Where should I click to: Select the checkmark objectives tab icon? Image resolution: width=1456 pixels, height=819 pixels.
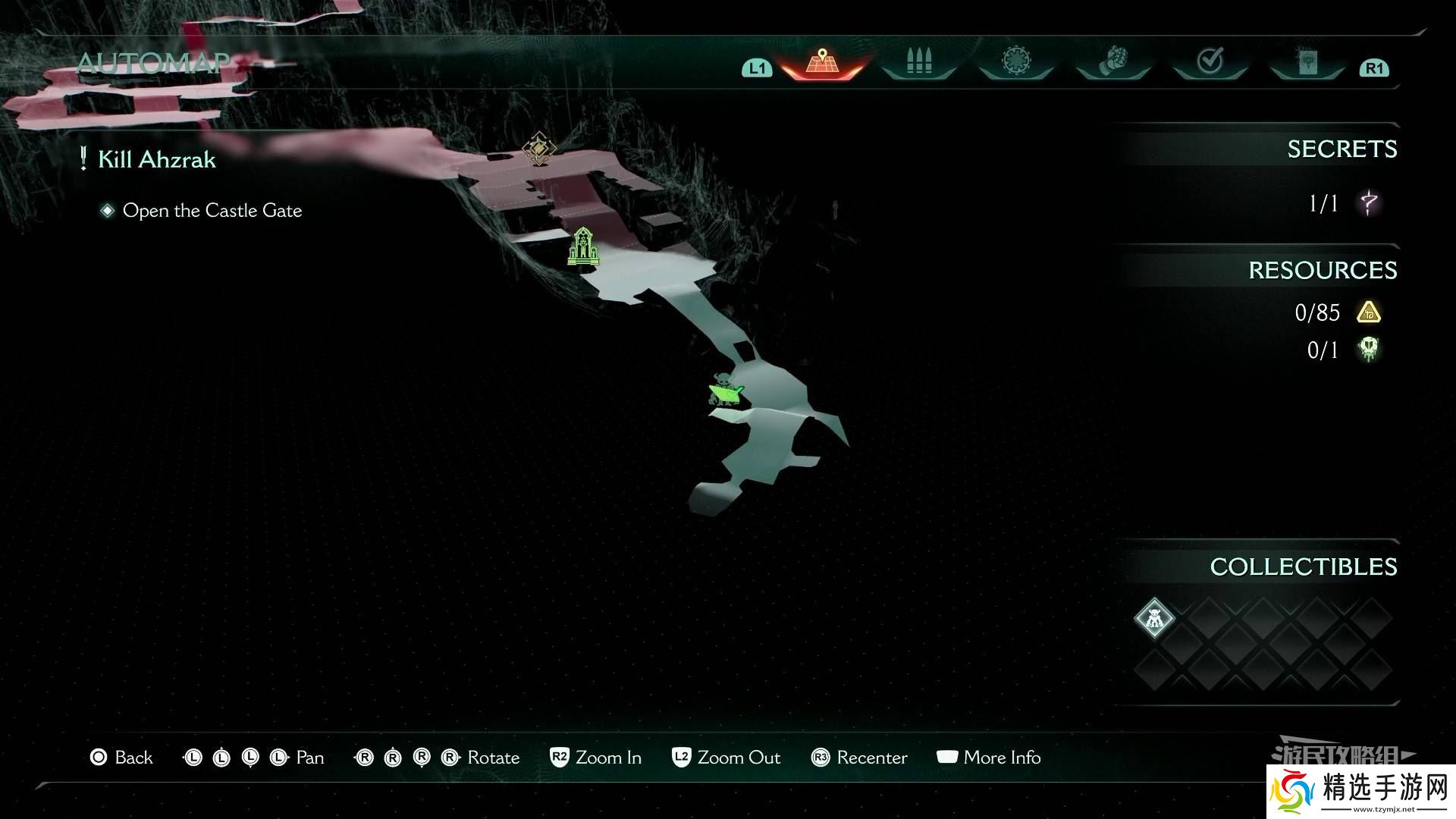click(x=1209, y=61)
